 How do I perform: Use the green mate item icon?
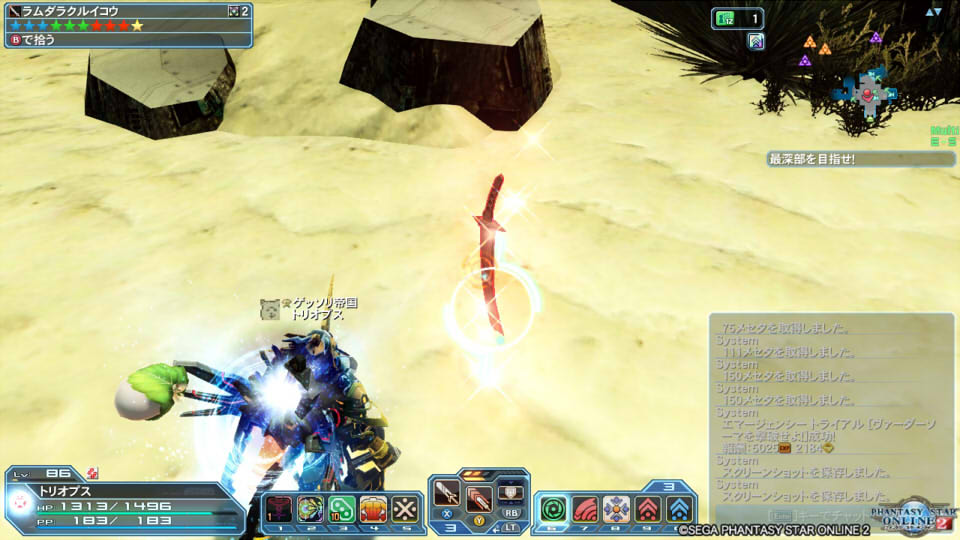pos(341,509)
